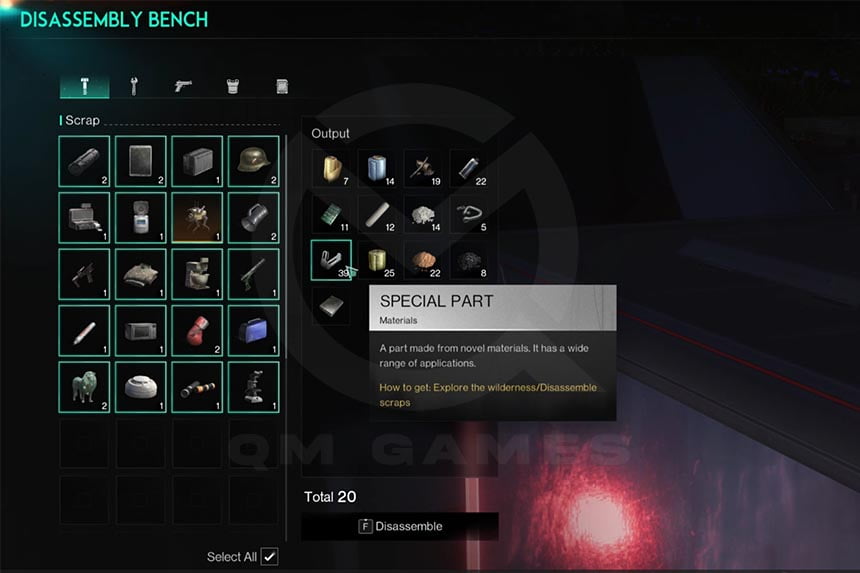This screenshot has width=860, height=573.
Task: Switch to the wrench category tab
Action: 133,86
